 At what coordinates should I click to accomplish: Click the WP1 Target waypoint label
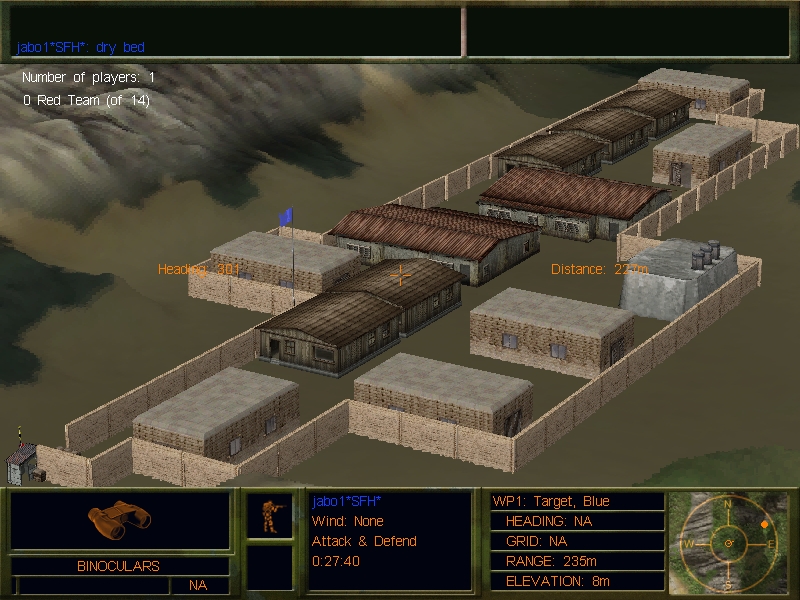[x=551, y=501]
